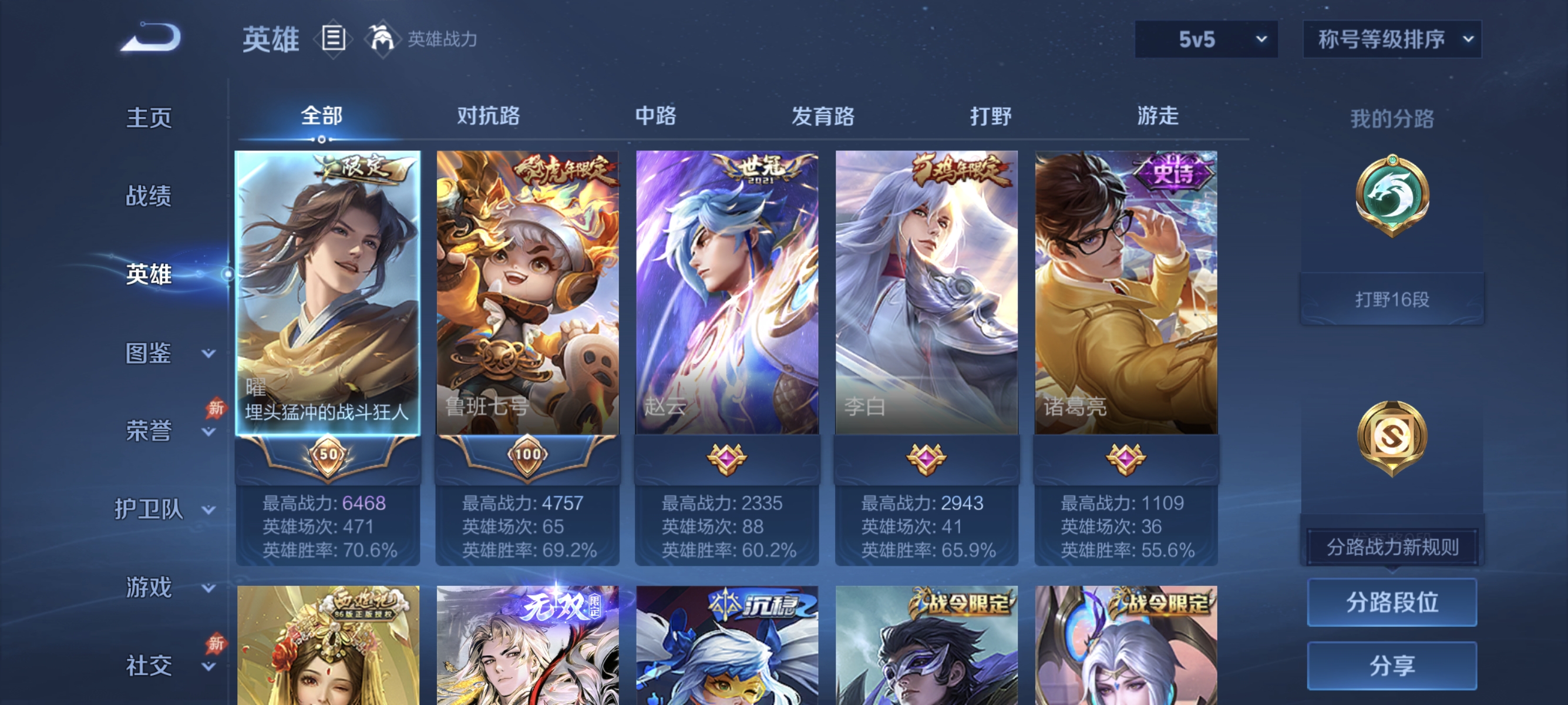Click the 分享 button
The height and width of the screenshot is (705, 1568).
point(1392,667)
